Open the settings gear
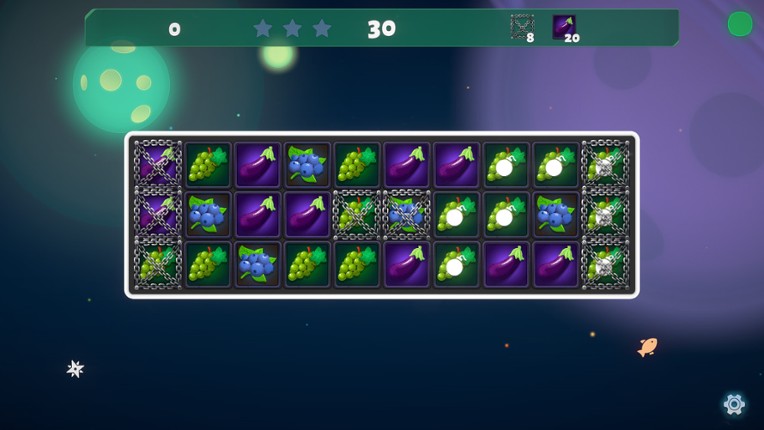The image size is (764, 430). [734, 404]
